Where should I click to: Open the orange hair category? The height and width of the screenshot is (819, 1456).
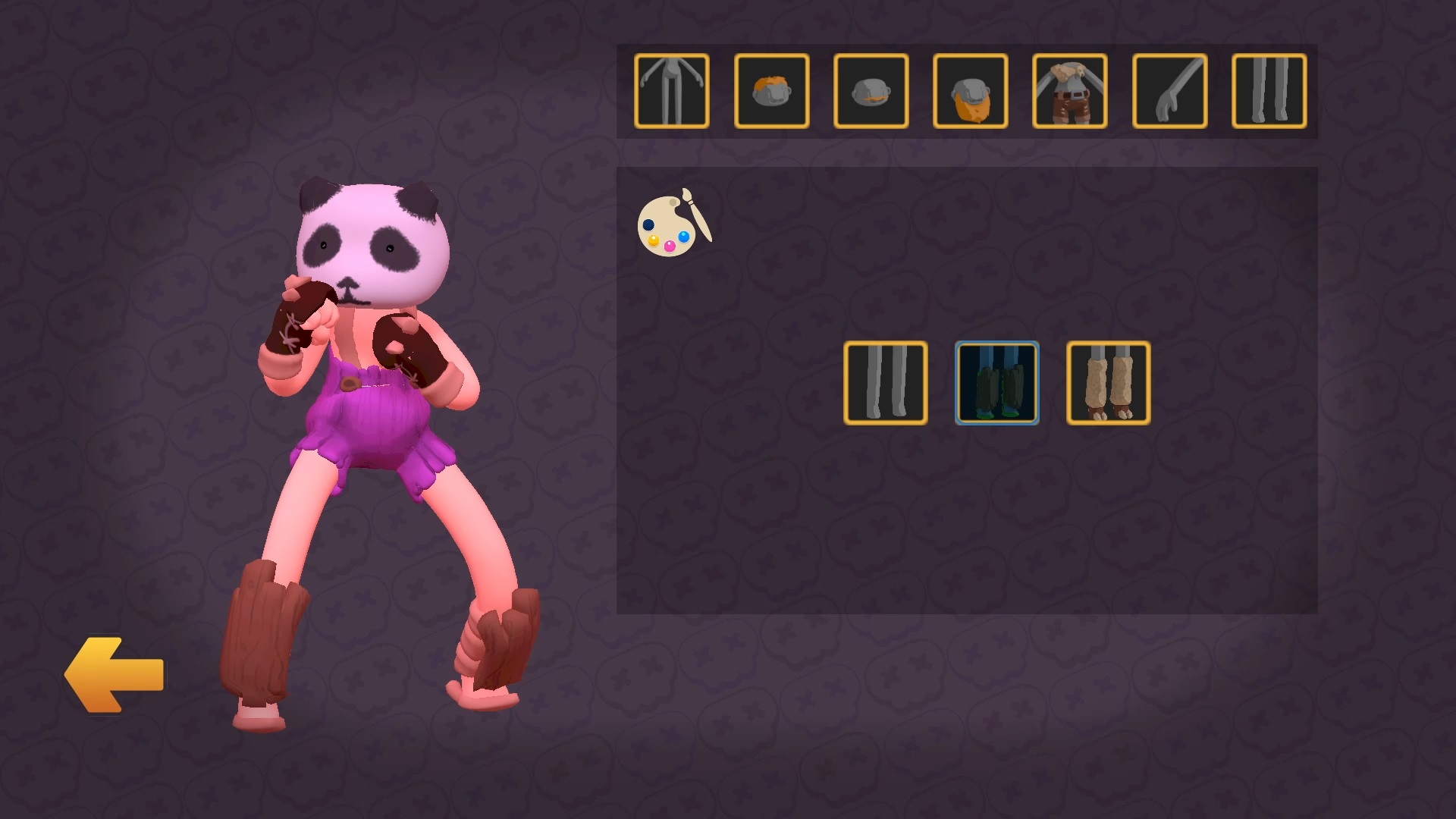(x=771, y=91)
